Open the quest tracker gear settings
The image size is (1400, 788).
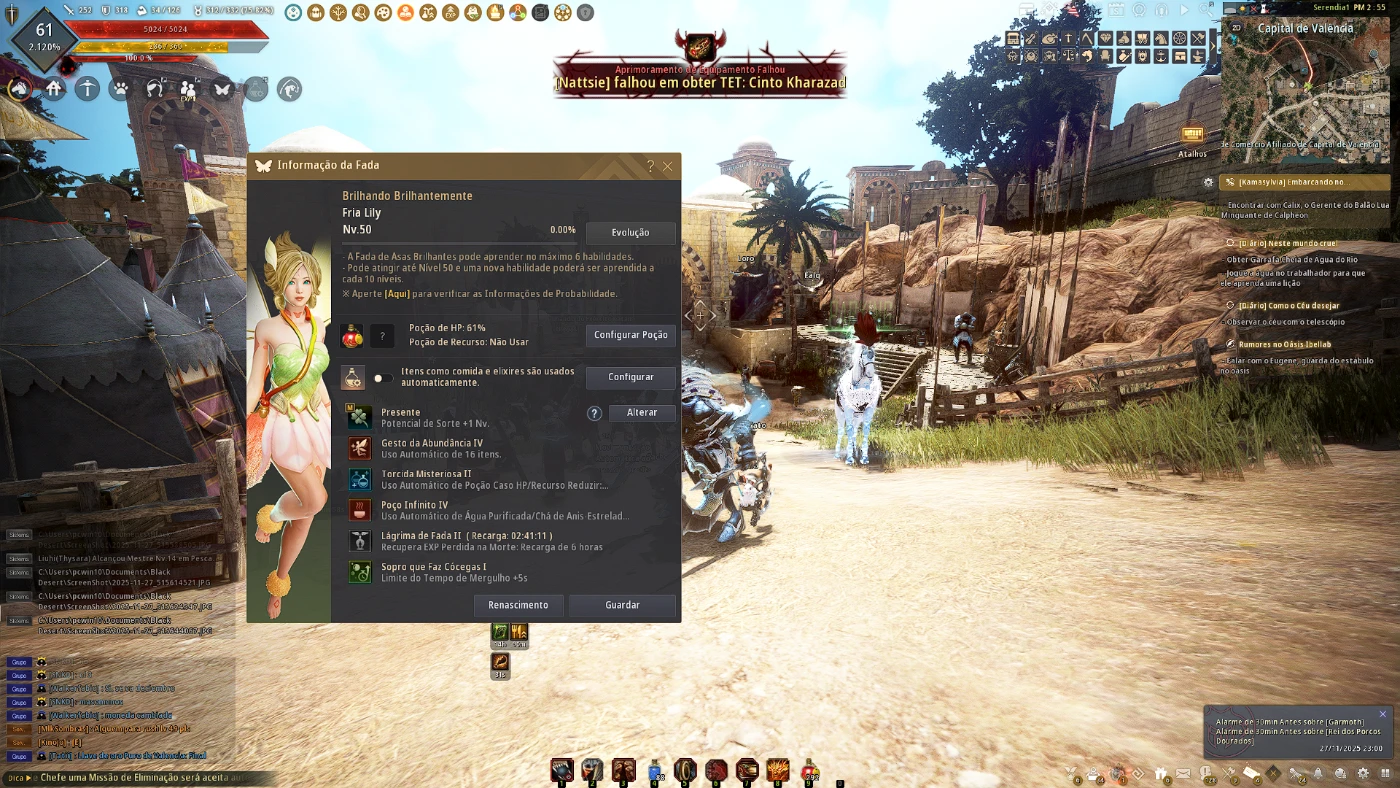pyautogui.click(x=1209, y=182)
